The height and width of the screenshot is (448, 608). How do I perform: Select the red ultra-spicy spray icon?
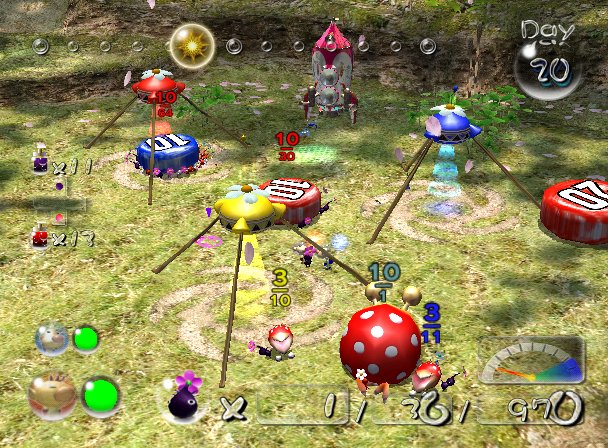pyautogui.click(x=40, y=236)
